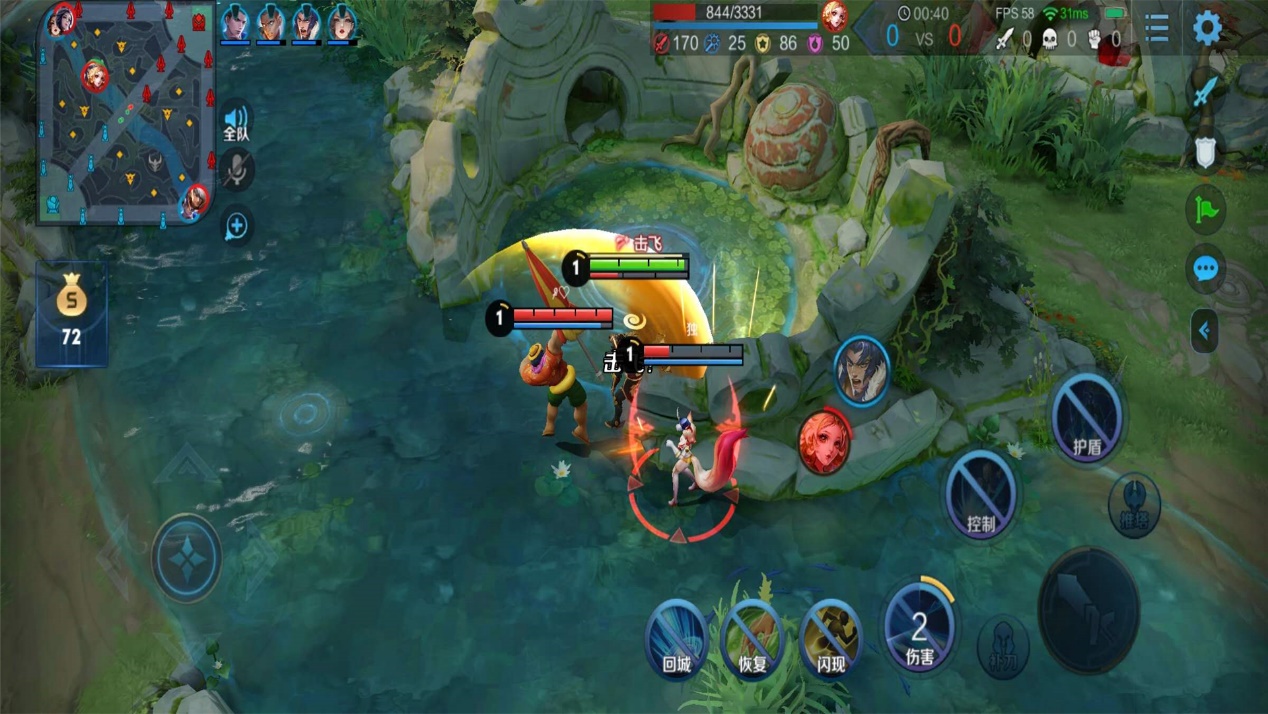This screenshot has width=1268, height=714.
Task: Trigger the 伤害 damage skill
Action: coord(919,627)
